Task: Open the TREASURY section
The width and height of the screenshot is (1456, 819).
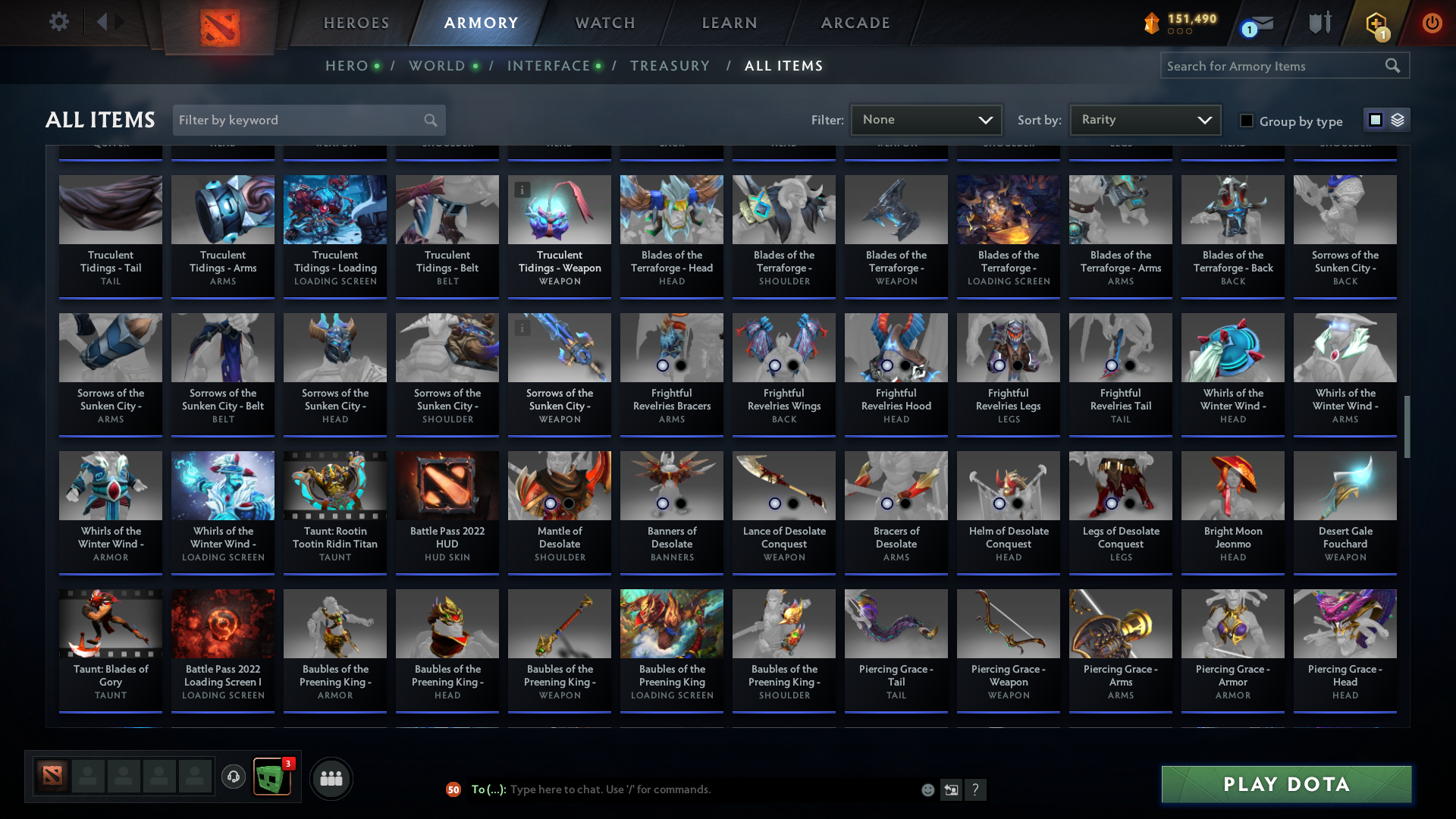Action: point(670,66)
